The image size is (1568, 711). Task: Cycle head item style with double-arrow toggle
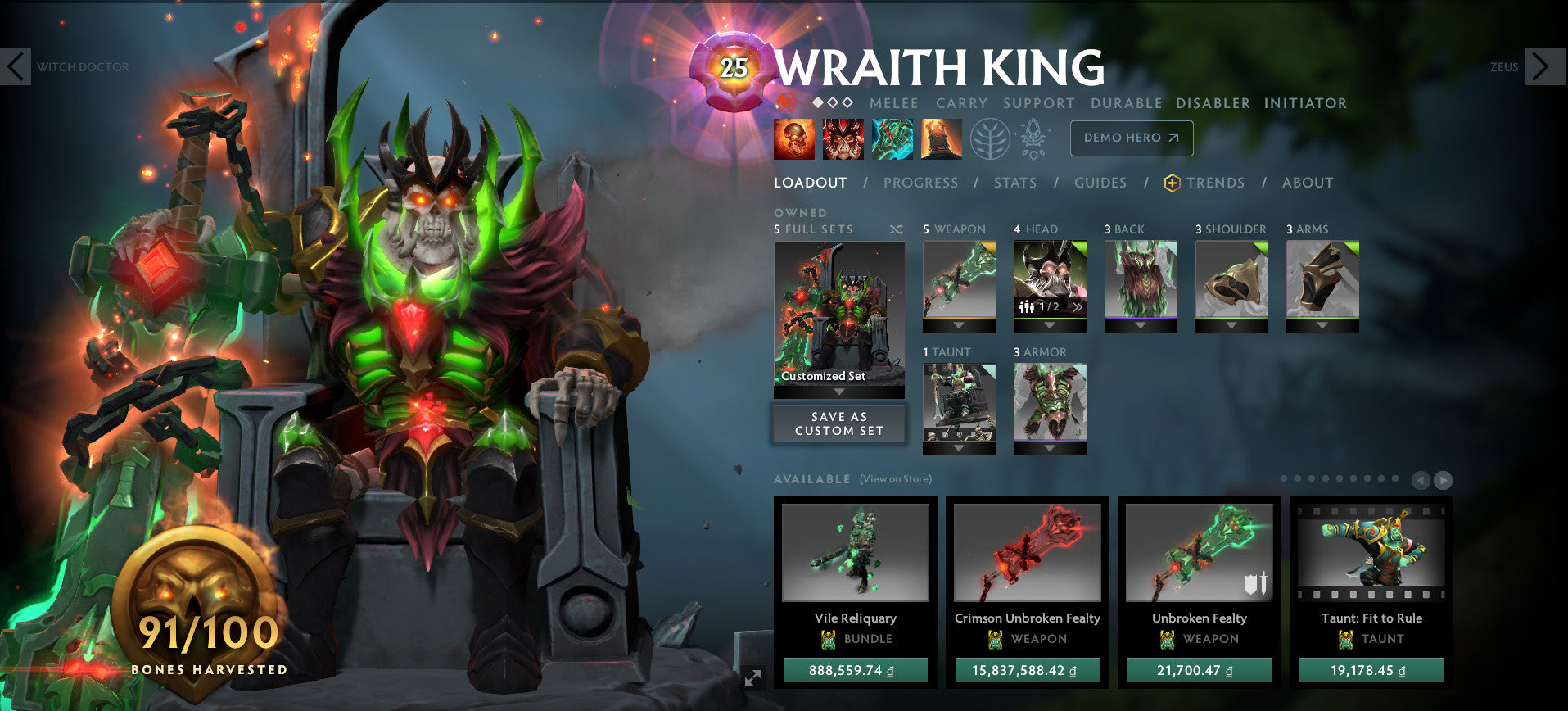pyautogui.click(x=1079, y=306)
